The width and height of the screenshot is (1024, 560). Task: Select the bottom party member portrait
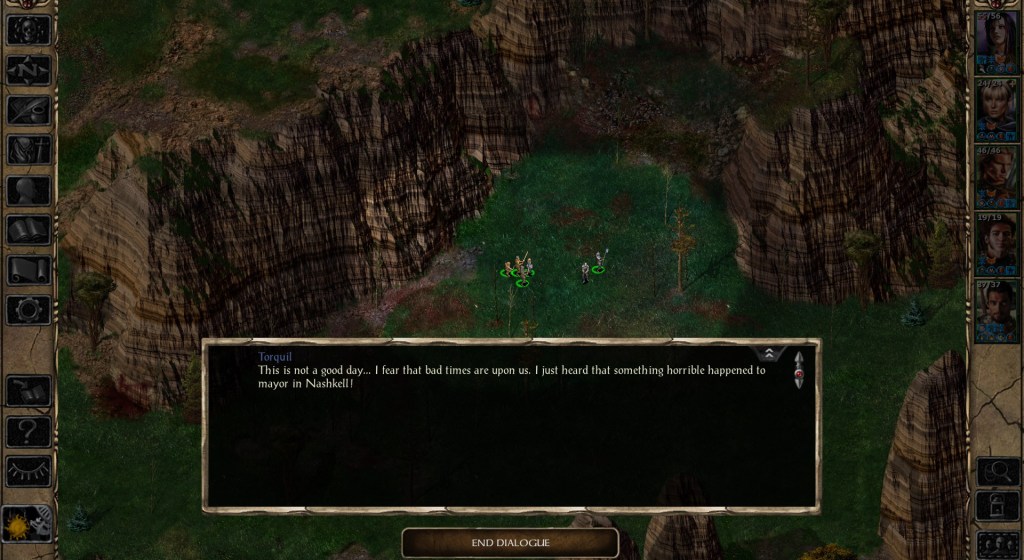click(x=997, y=309)
